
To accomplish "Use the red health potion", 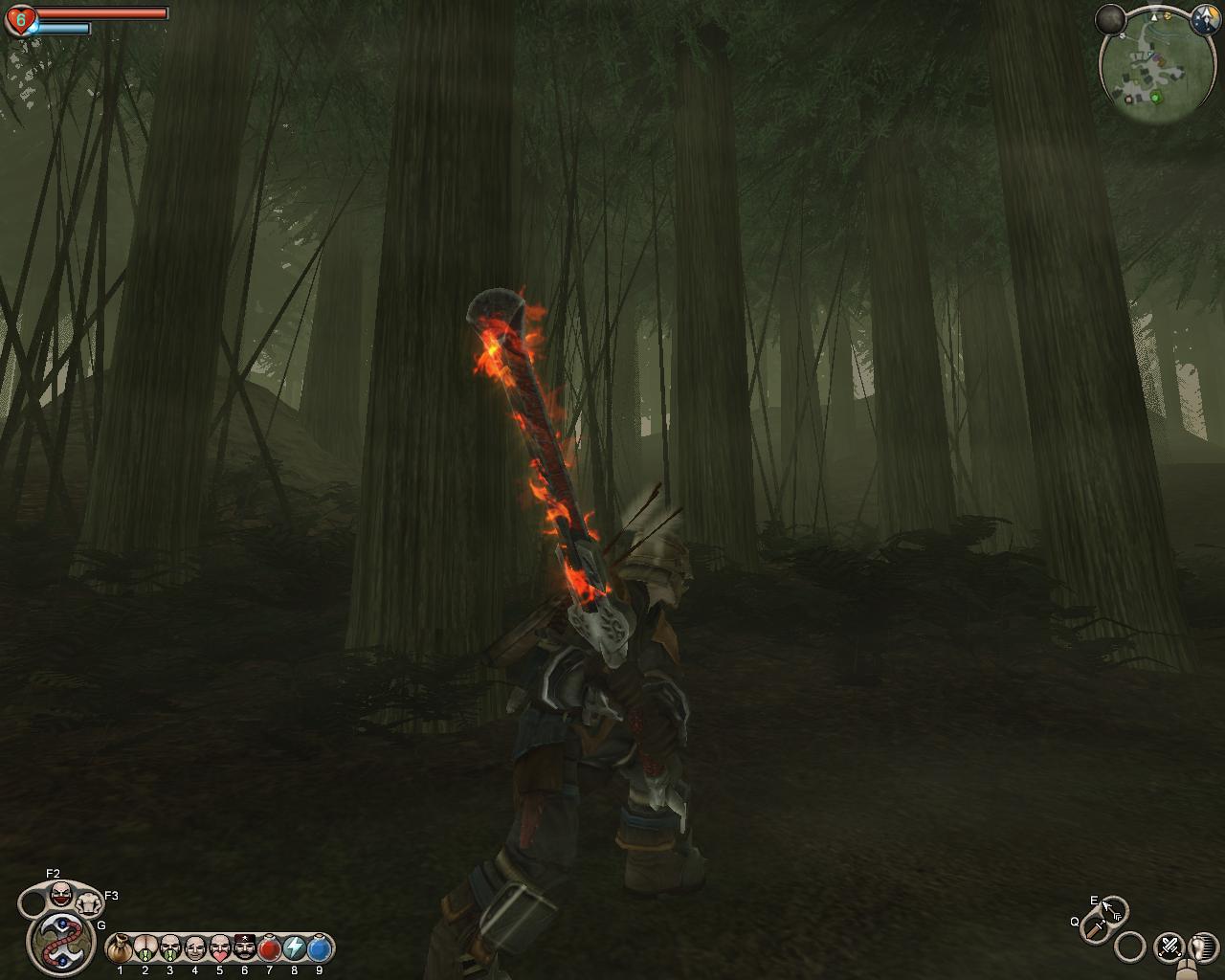I will 269,948.
